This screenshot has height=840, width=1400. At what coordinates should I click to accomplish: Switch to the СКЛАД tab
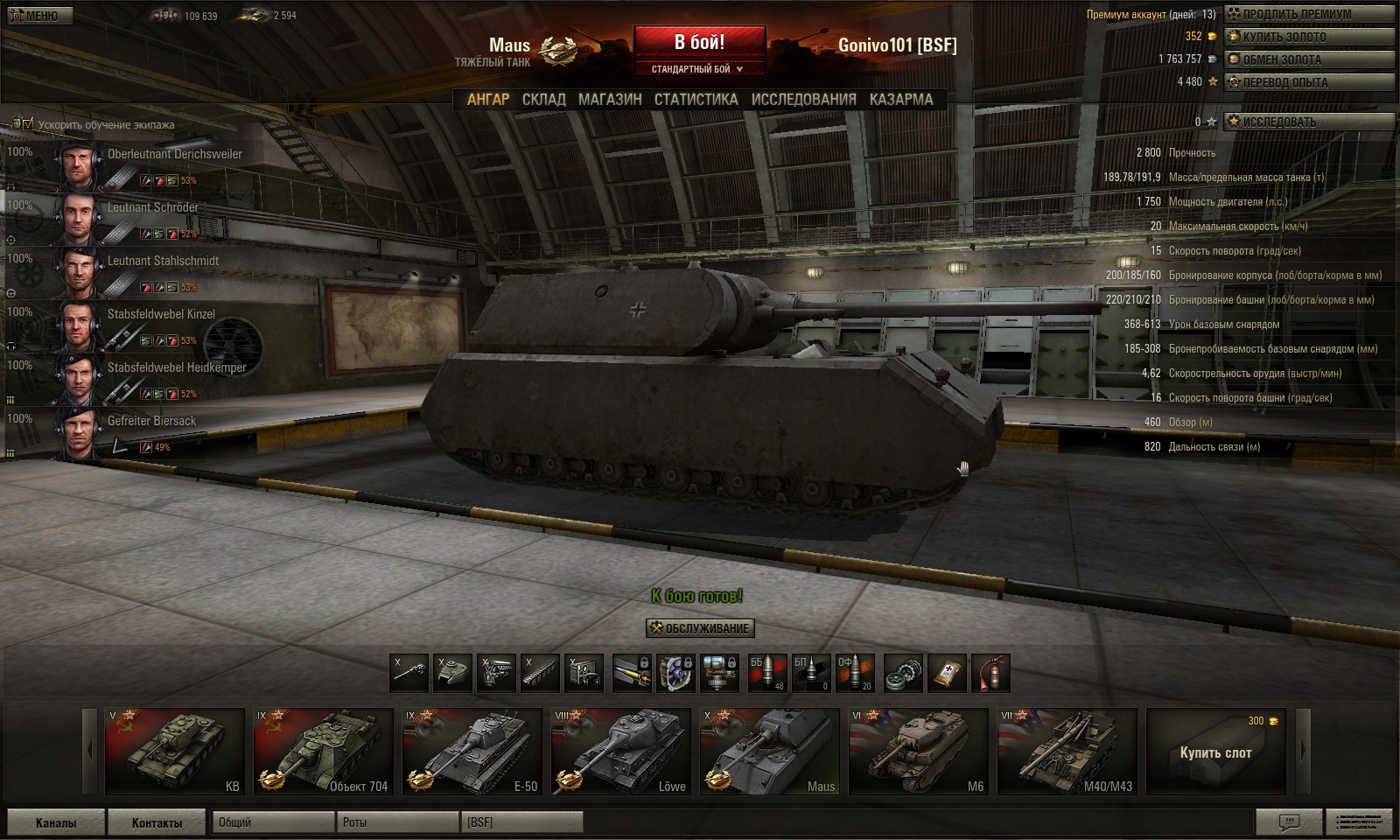543,100
